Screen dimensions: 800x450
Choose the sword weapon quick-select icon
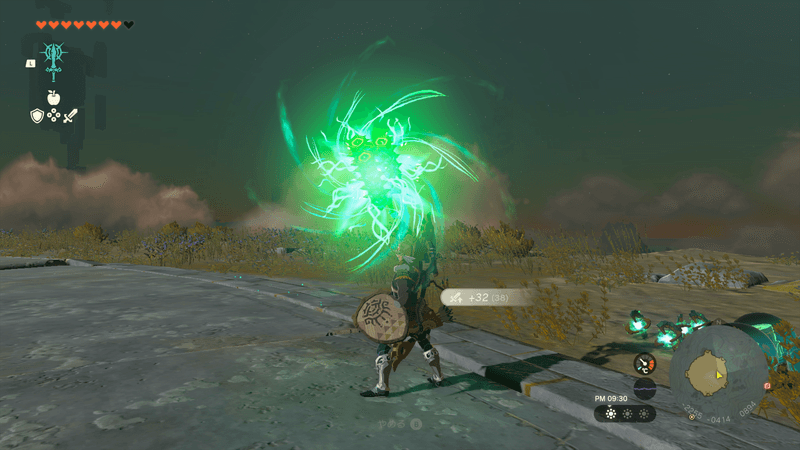[x=70, y=116]
